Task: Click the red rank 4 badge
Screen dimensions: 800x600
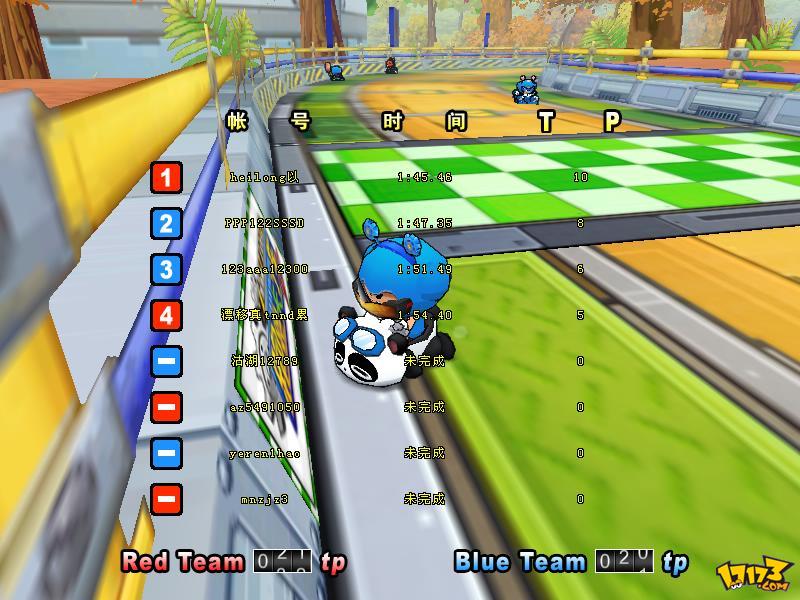Action: [x=166, y=315]
